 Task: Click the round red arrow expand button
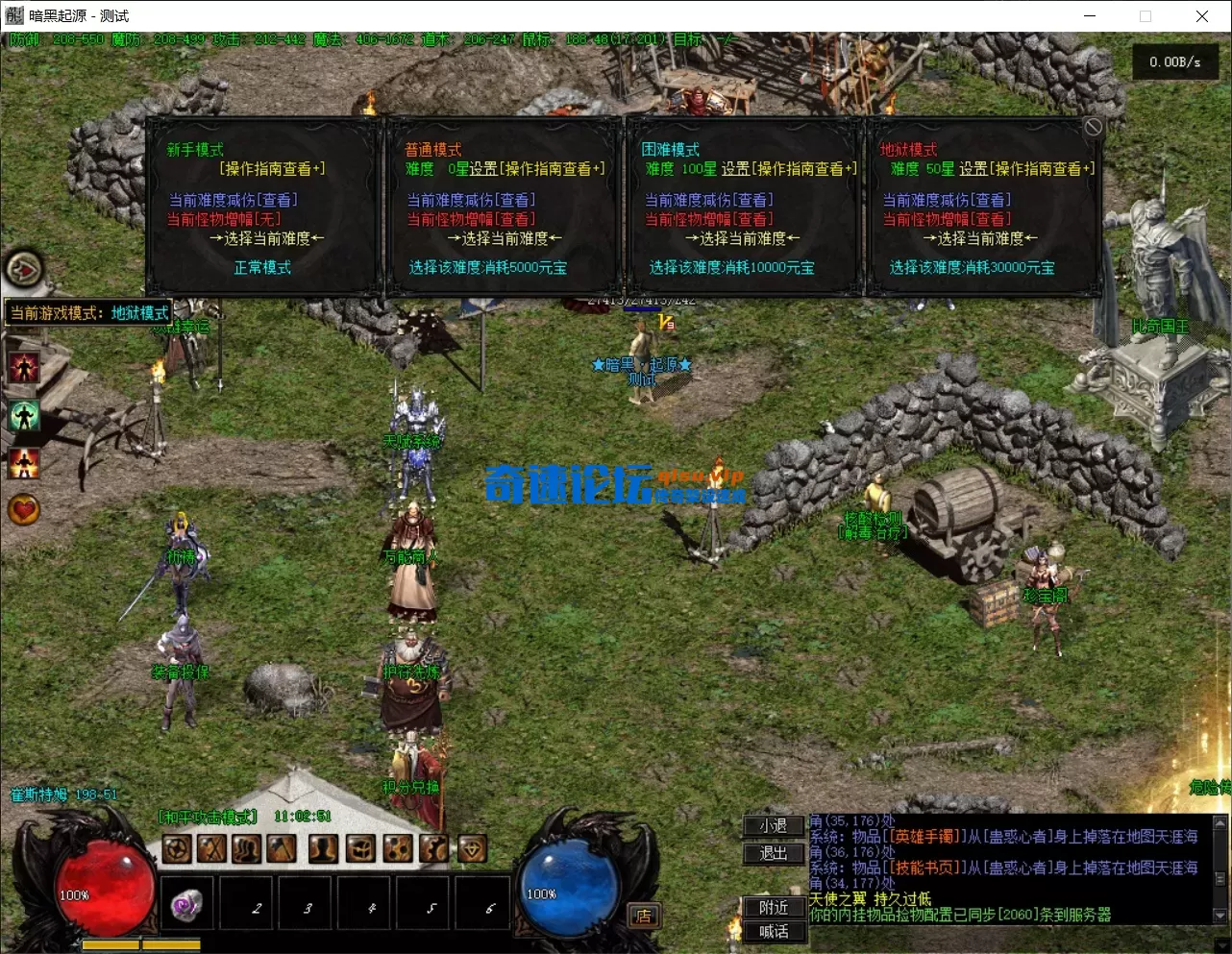(x=25, y=270)
